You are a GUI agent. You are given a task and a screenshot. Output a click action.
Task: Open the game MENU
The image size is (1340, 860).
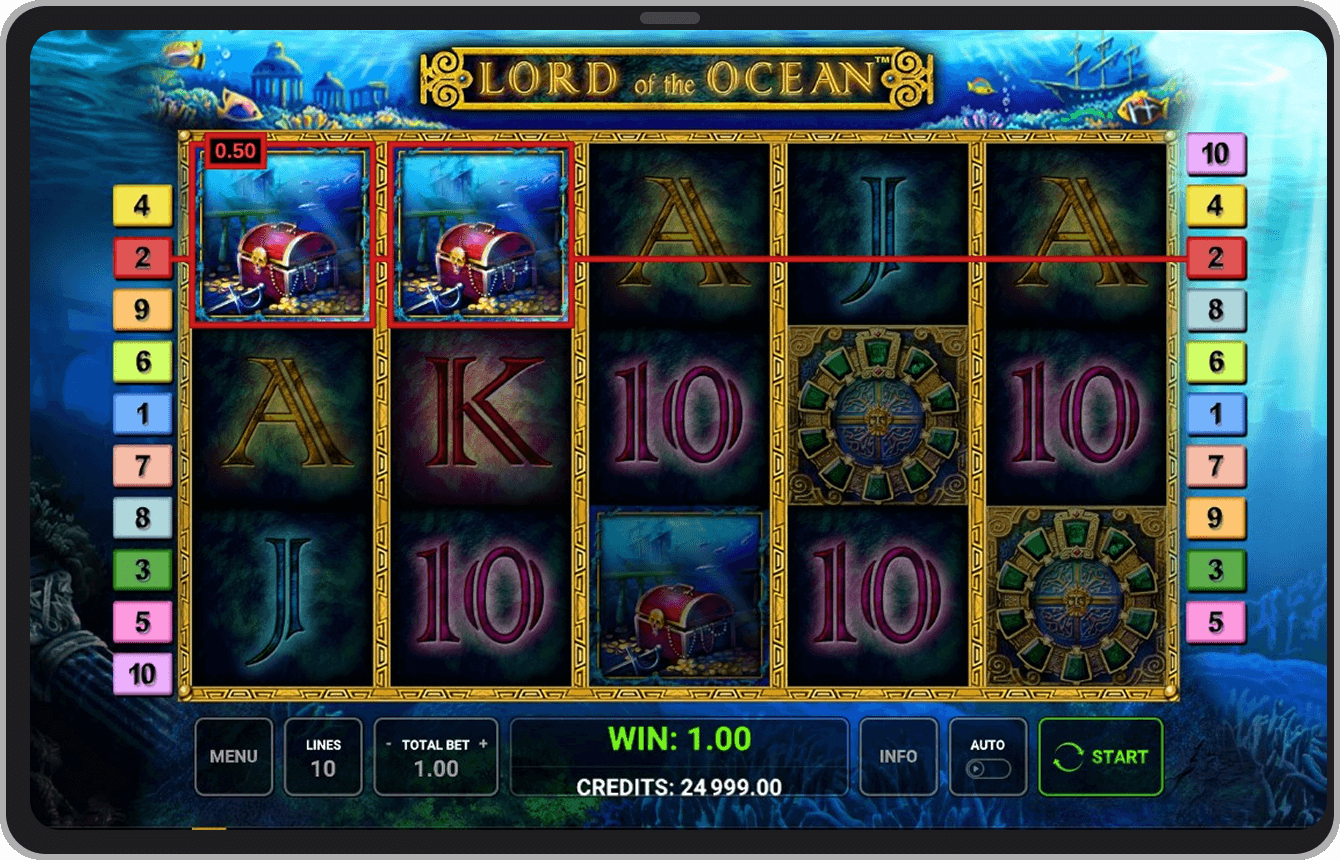pos(233,757)
